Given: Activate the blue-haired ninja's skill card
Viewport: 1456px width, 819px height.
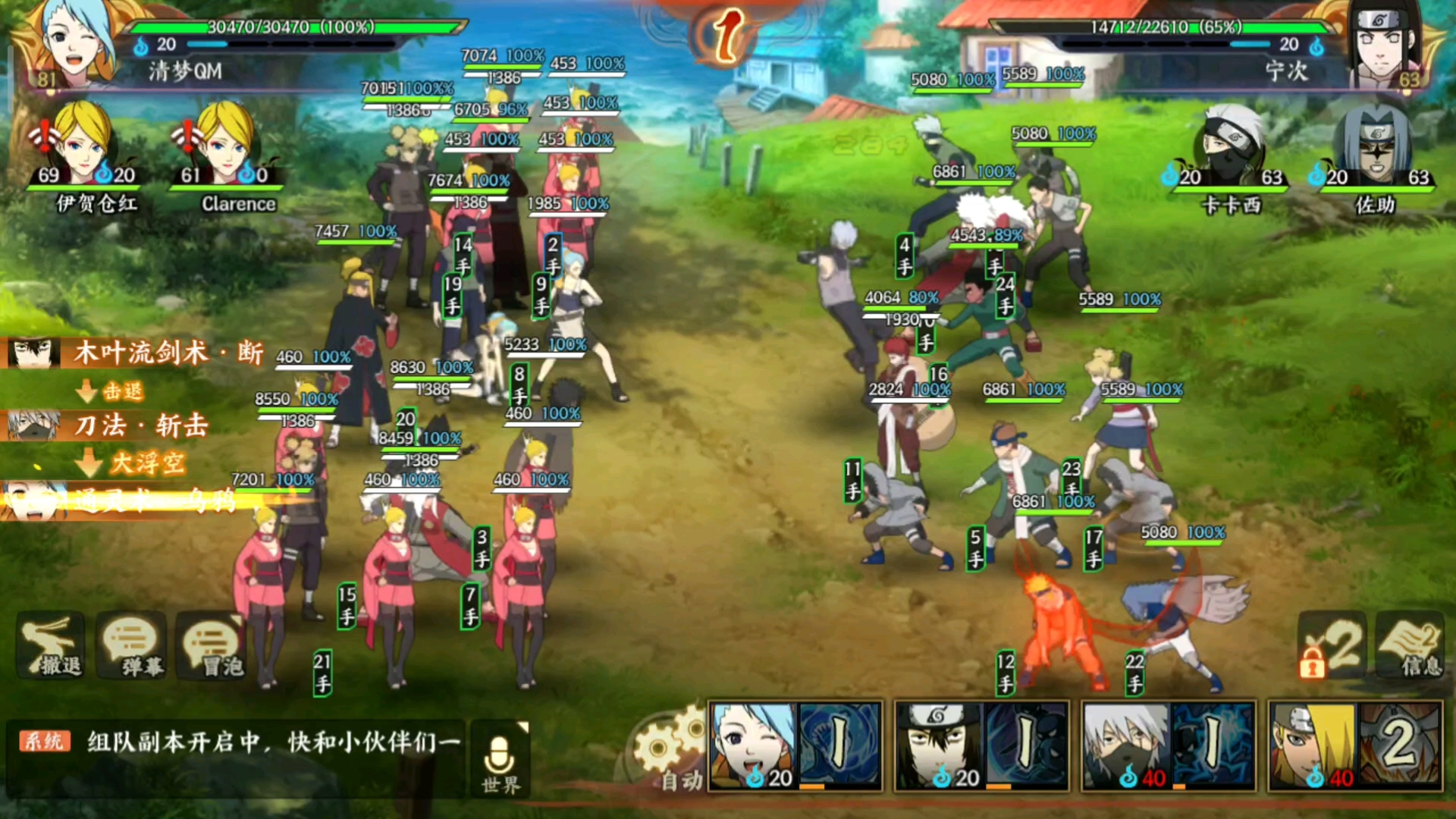Looking at the screenshot, I should [x=795, y=746].
